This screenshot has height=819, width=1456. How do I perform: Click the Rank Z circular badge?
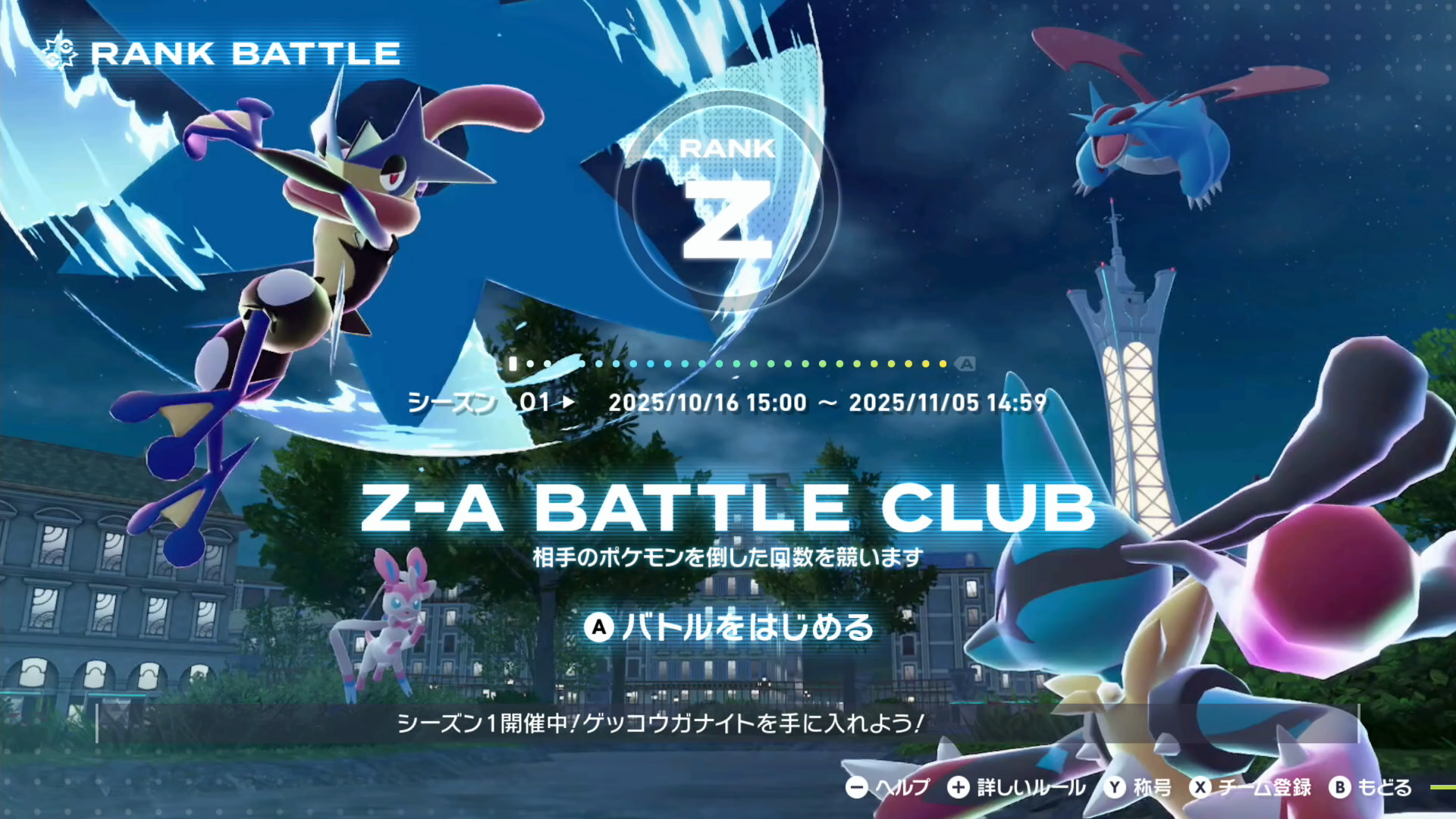[726, 203]
